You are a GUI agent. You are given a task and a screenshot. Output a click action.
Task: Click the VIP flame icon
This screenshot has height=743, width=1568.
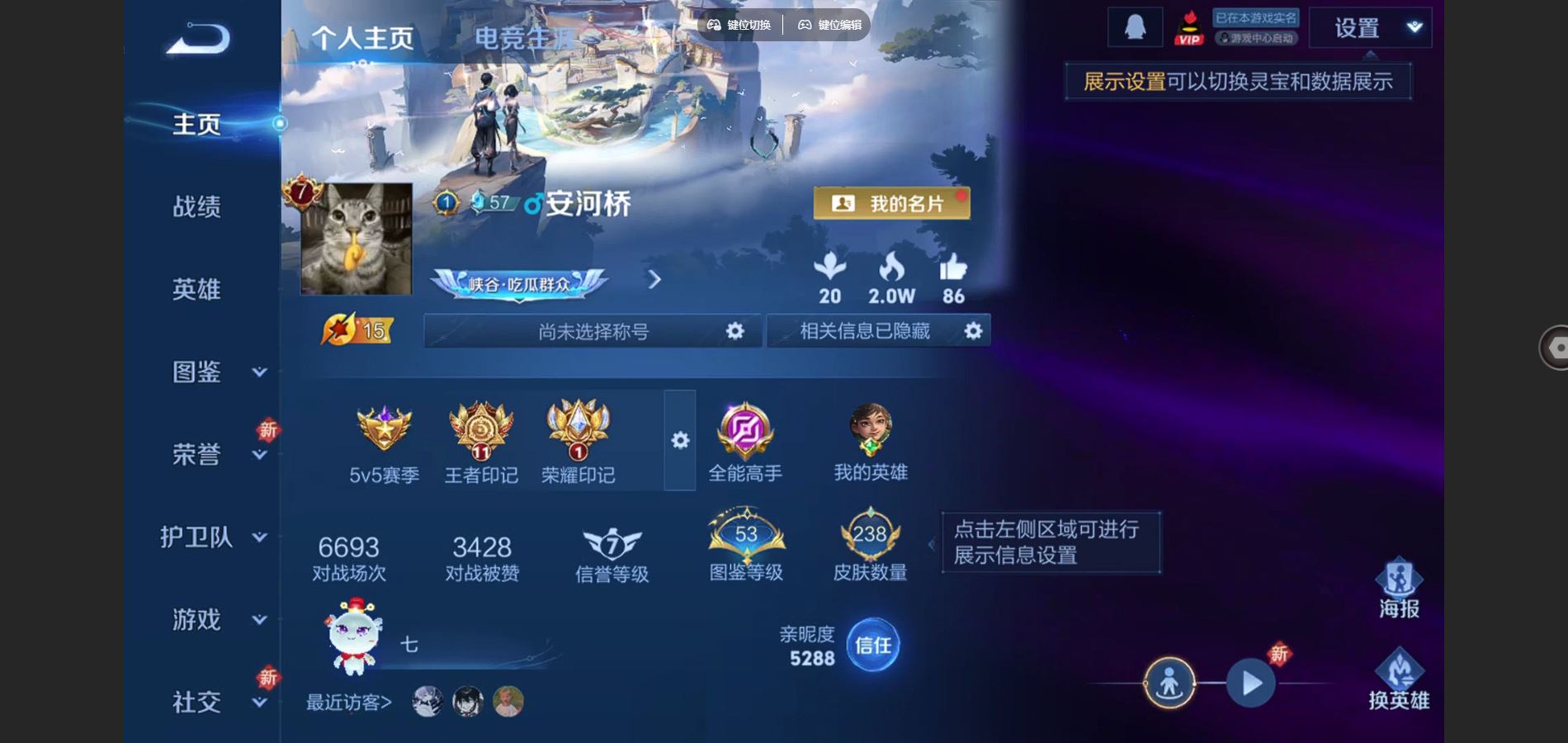1188,26
